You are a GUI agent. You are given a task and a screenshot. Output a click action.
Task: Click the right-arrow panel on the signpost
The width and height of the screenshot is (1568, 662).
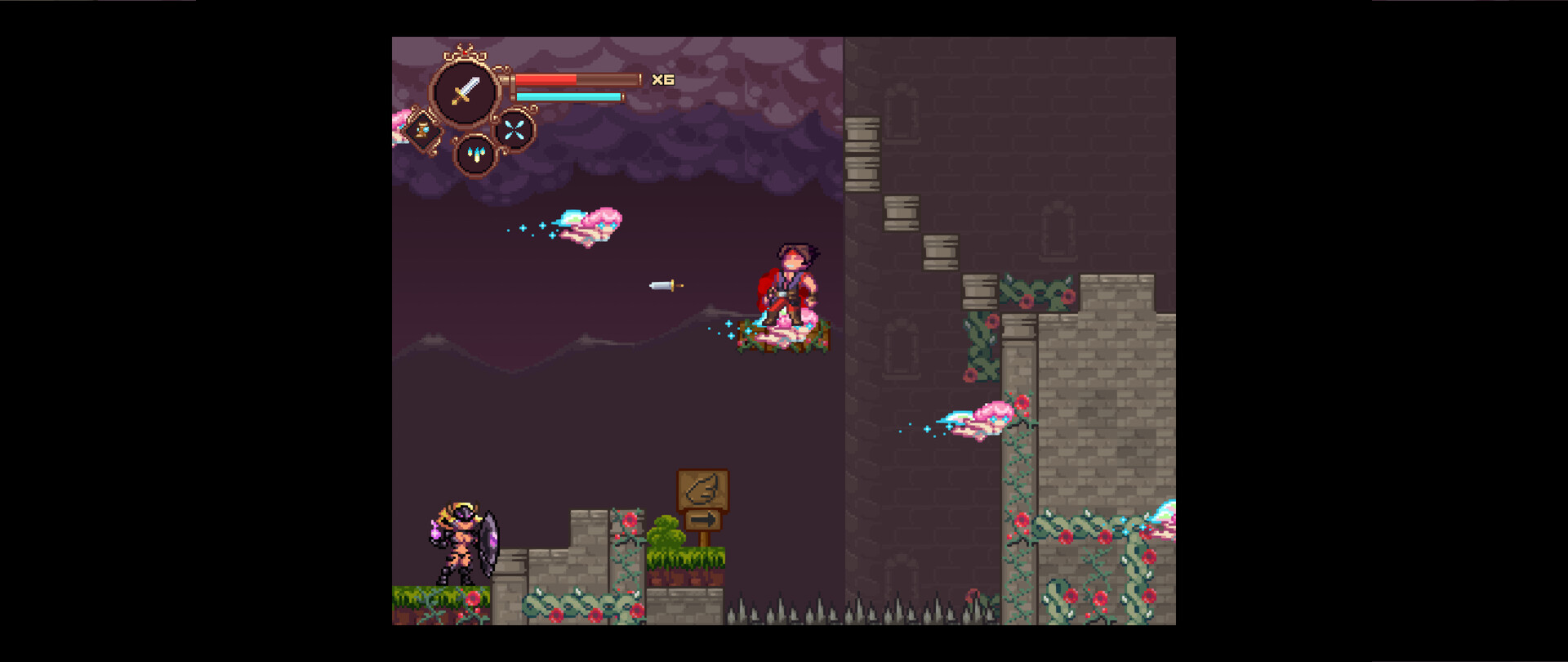pyautogui.click(x=702, y=517)
